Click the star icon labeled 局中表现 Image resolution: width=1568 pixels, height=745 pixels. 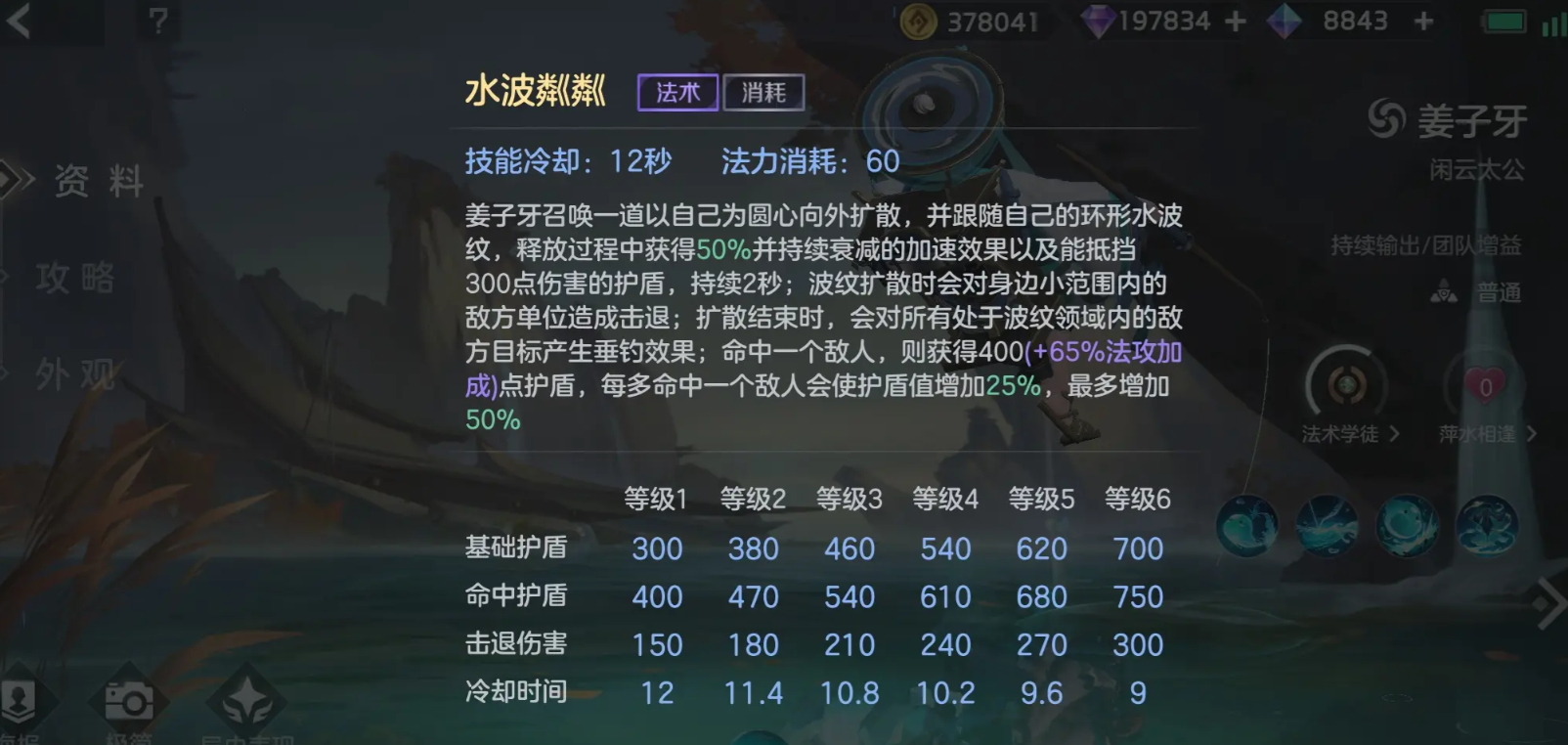tap(246, 700)
